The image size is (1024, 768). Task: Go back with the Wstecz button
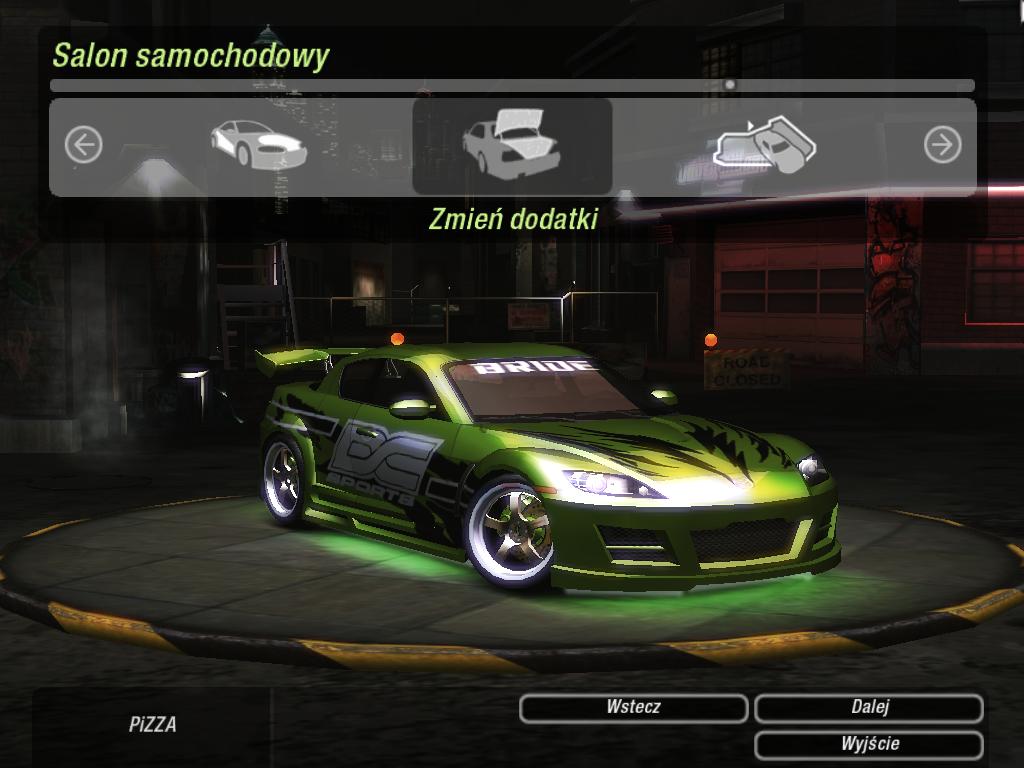point(633,708)
